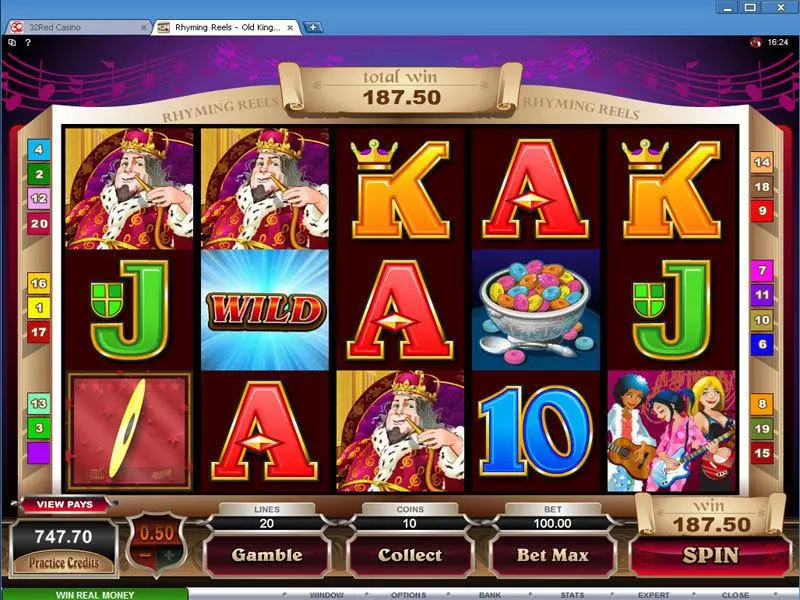Image resolution: width=800 pixels, height=600 pixels.
Task: Click the Win Real Money banner
Action: click(x=93, y=594)
